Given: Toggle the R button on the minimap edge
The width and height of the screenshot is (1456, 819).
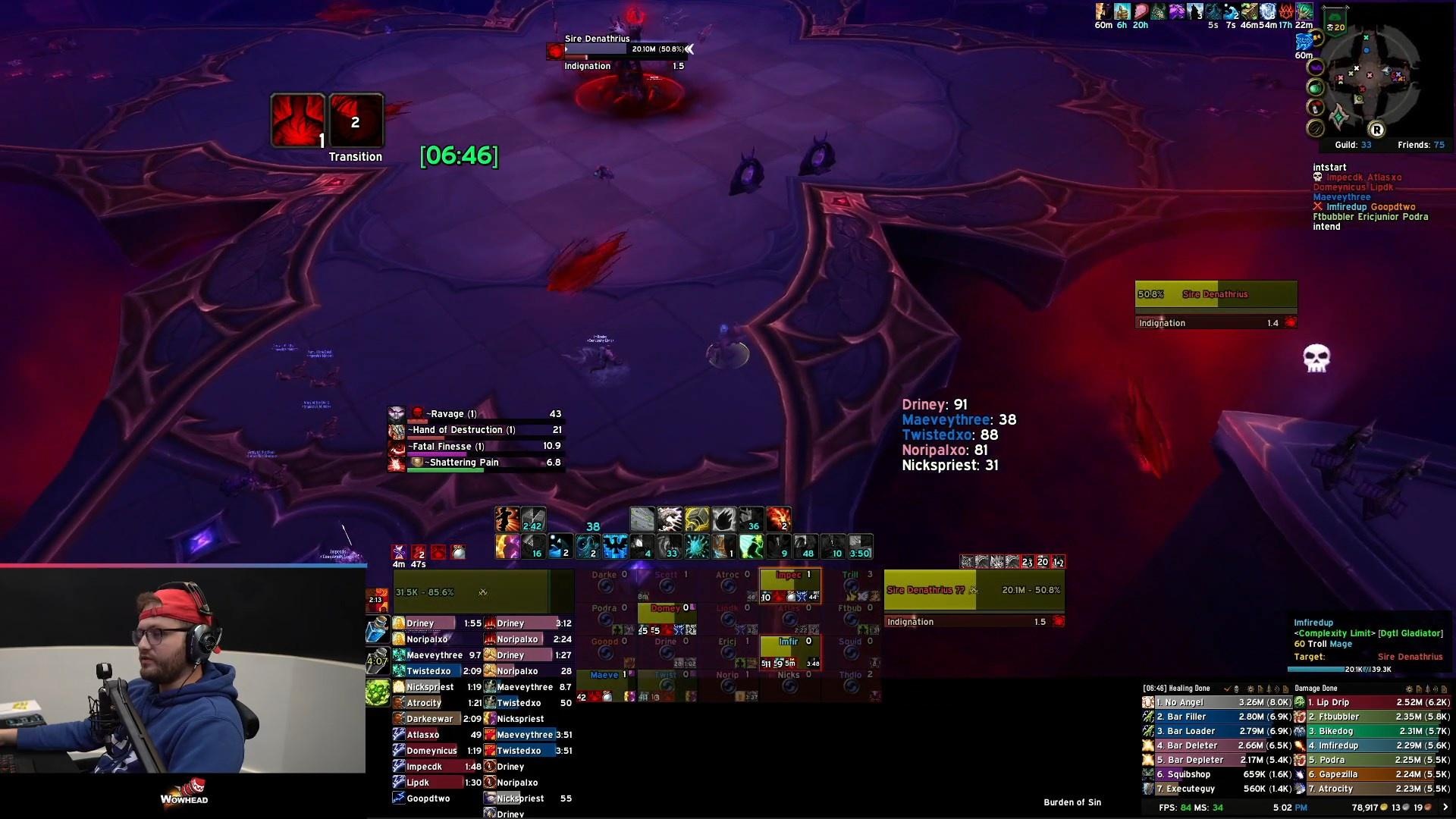Looking at the screenshot, I should (x=1377, y=130).
